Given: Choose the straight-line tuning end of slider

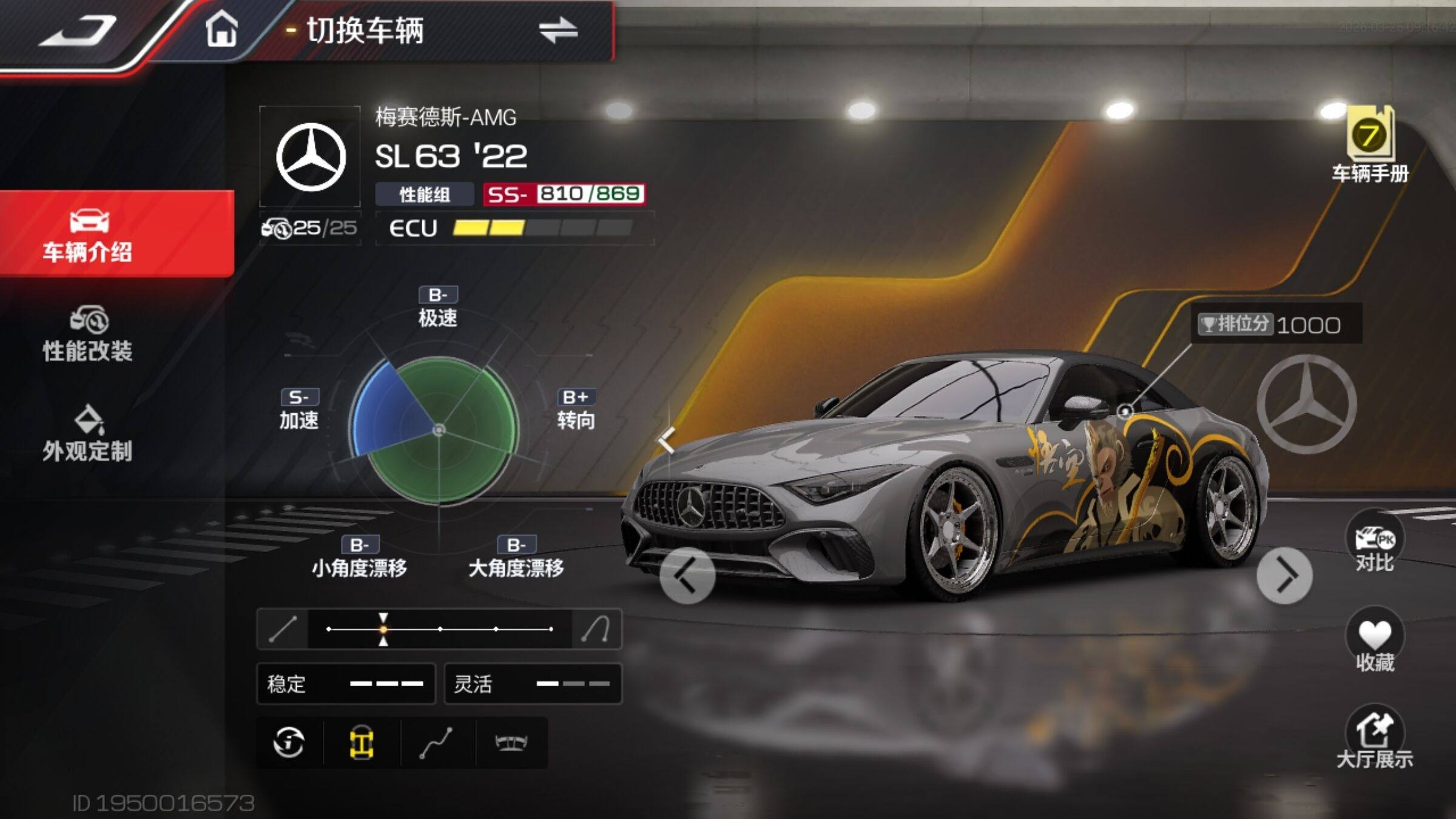Looking at the screenshot, I should 283,629.
